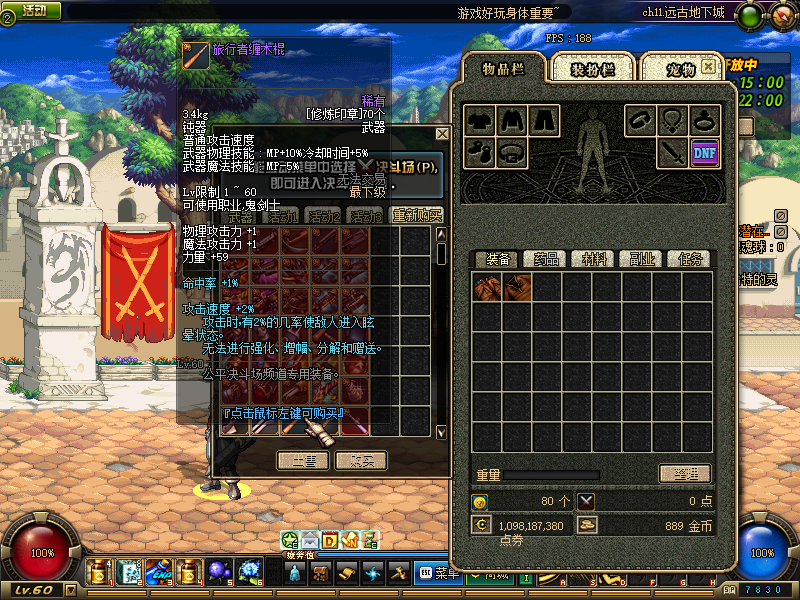Screen dimensions: 800x600
Task: Click the 整理 sort button
Action: [684, 473]
